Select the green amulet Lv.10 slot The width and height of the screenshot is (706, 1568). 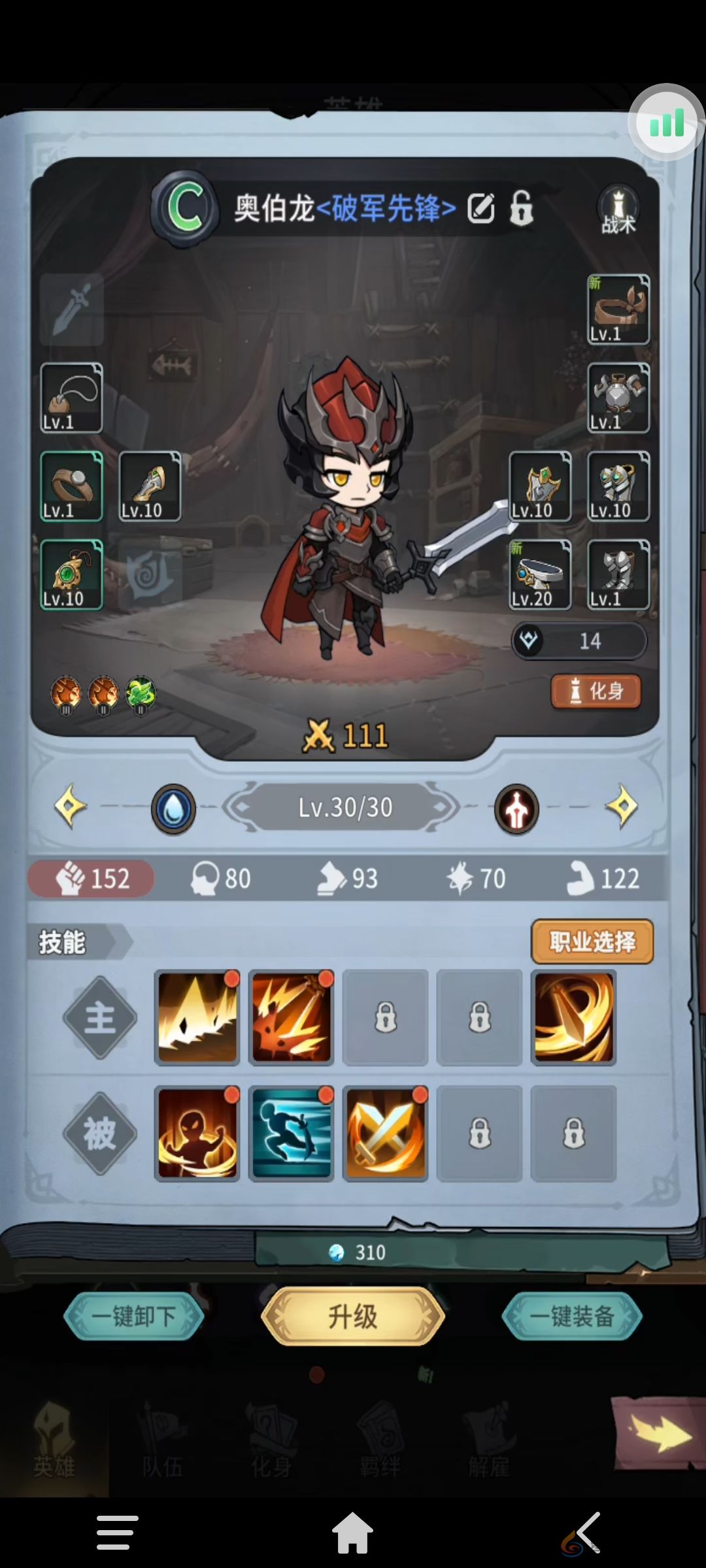click(71, 575)
